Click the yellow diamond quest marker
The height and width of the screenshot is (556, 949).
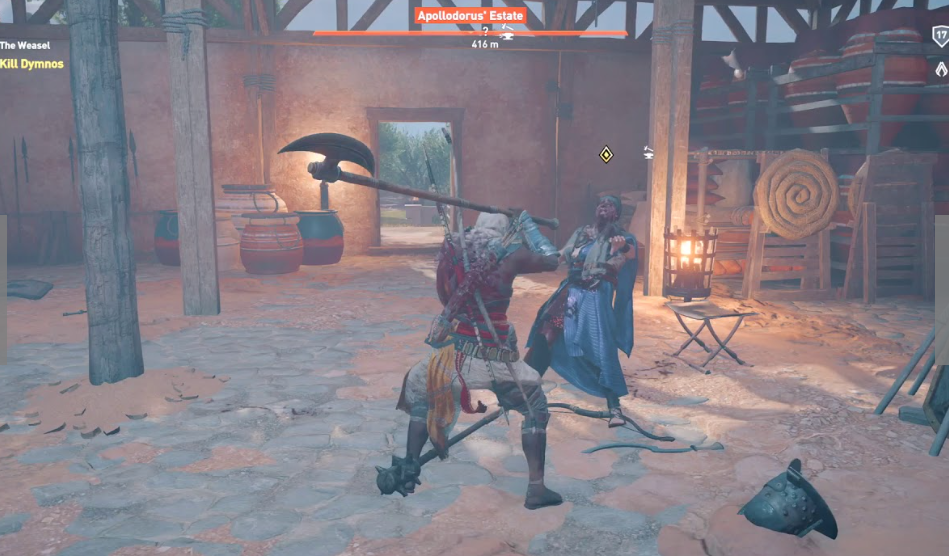coord(605,154)
